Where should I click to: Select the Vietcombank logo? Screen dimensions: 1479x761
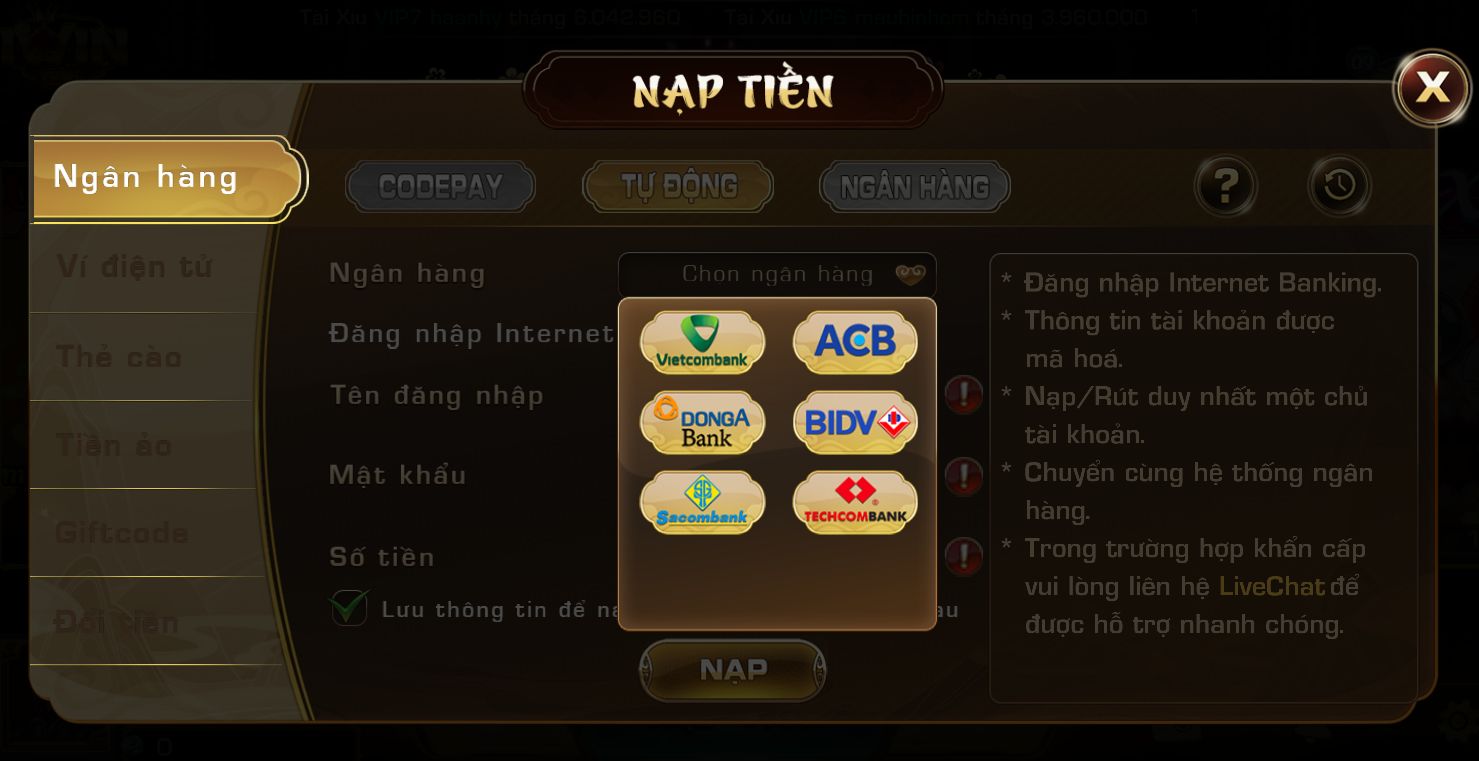point(702,342)
